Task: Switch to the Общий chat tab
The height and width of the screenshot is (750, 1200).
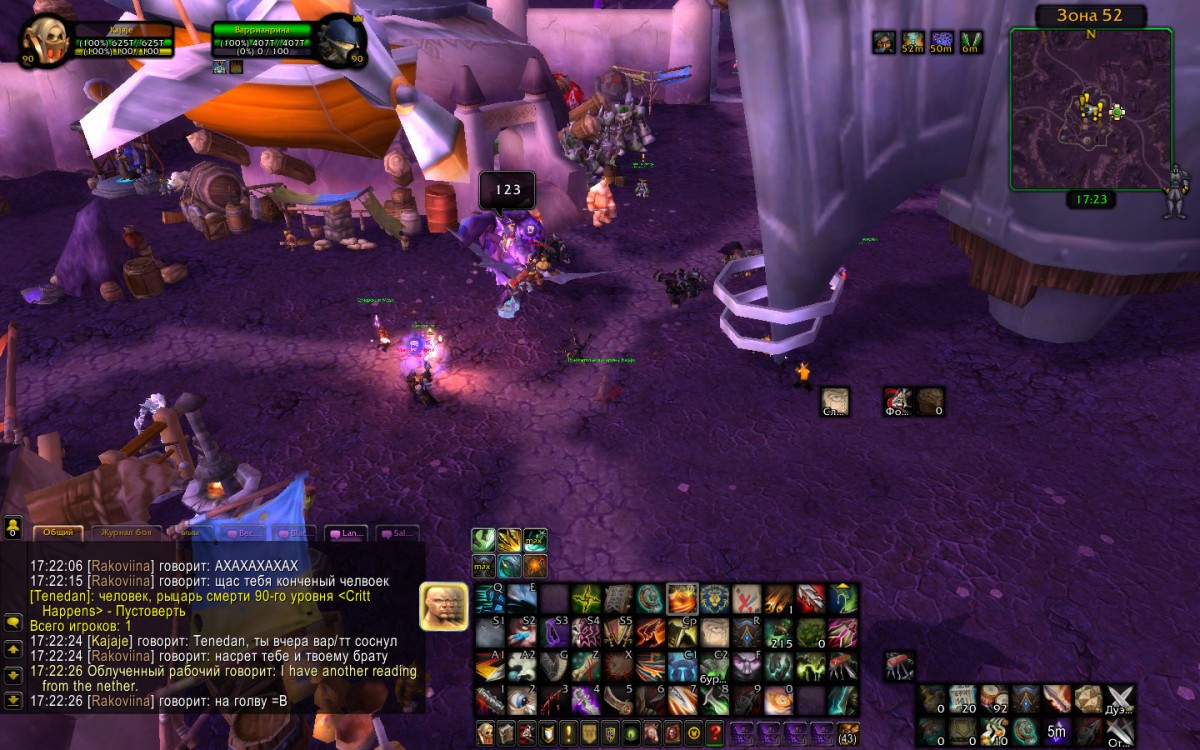Action: click(59, 533)
